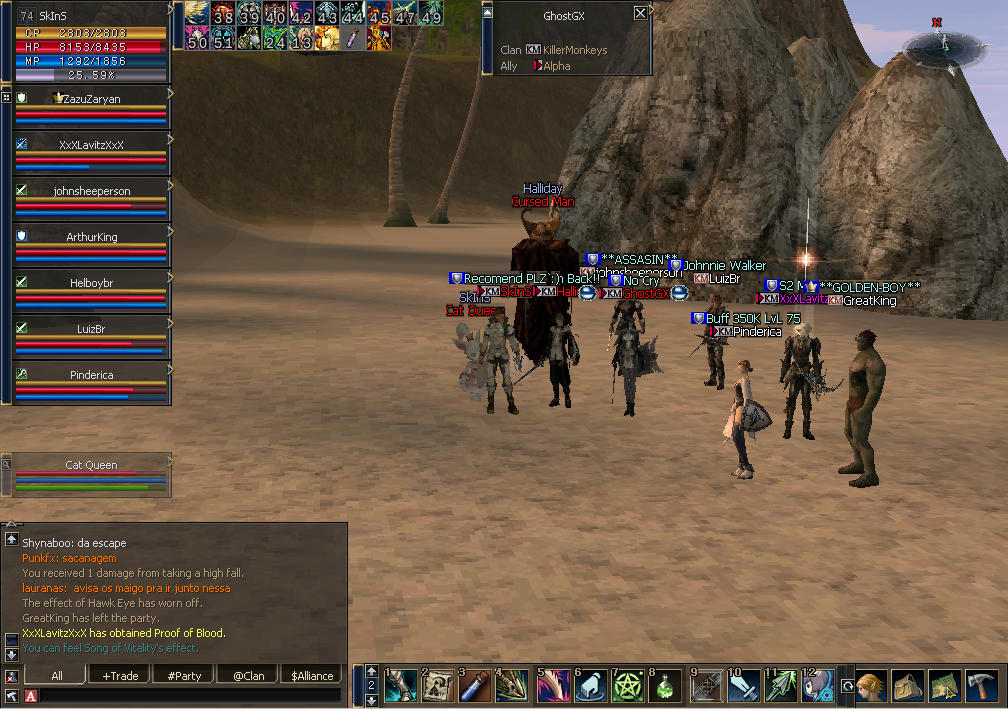Use the blue potion vial in slot 3

pyautogui.click(x=474, y=686)
